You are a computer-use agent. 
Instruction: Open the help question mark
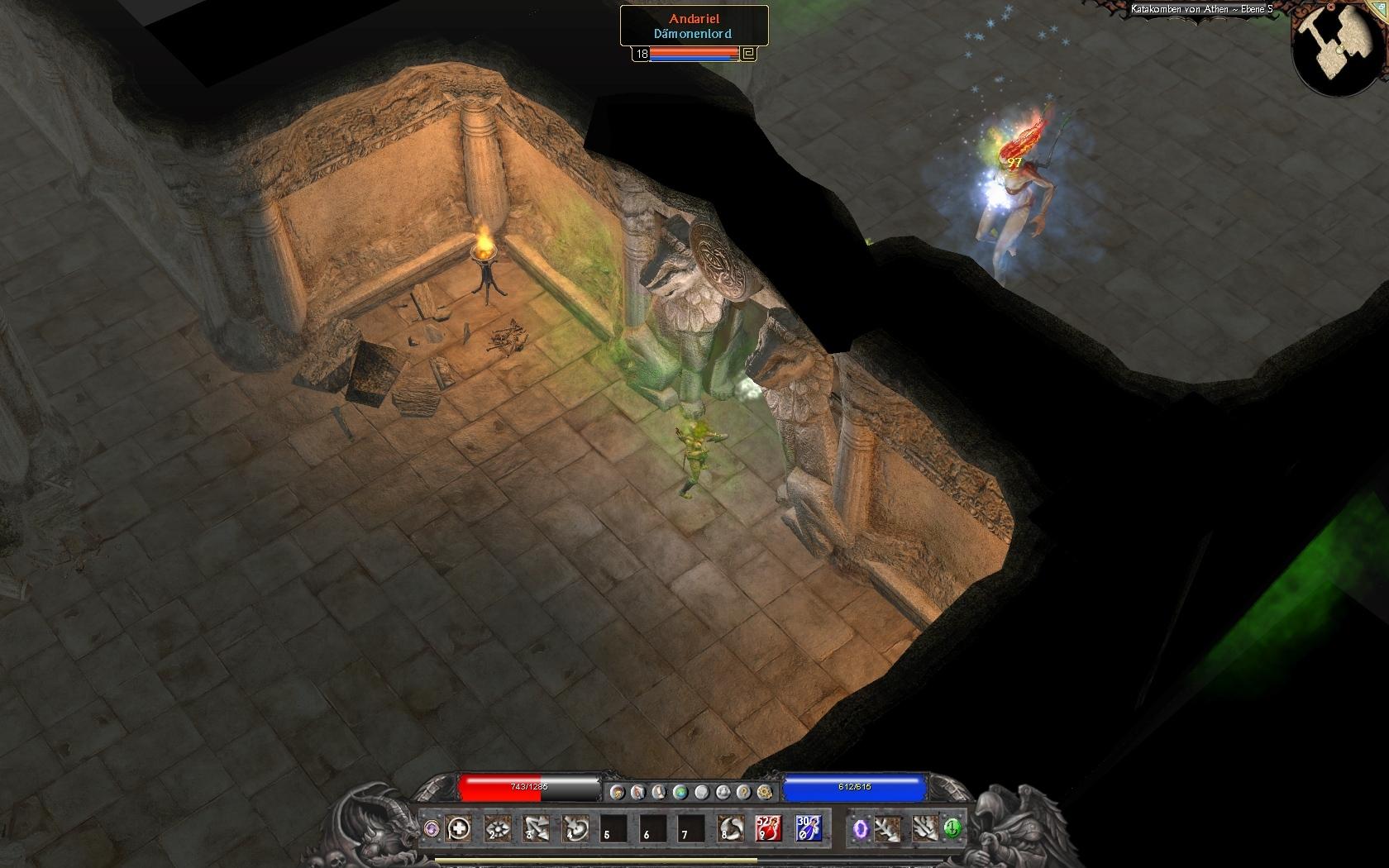coord(743,792)
